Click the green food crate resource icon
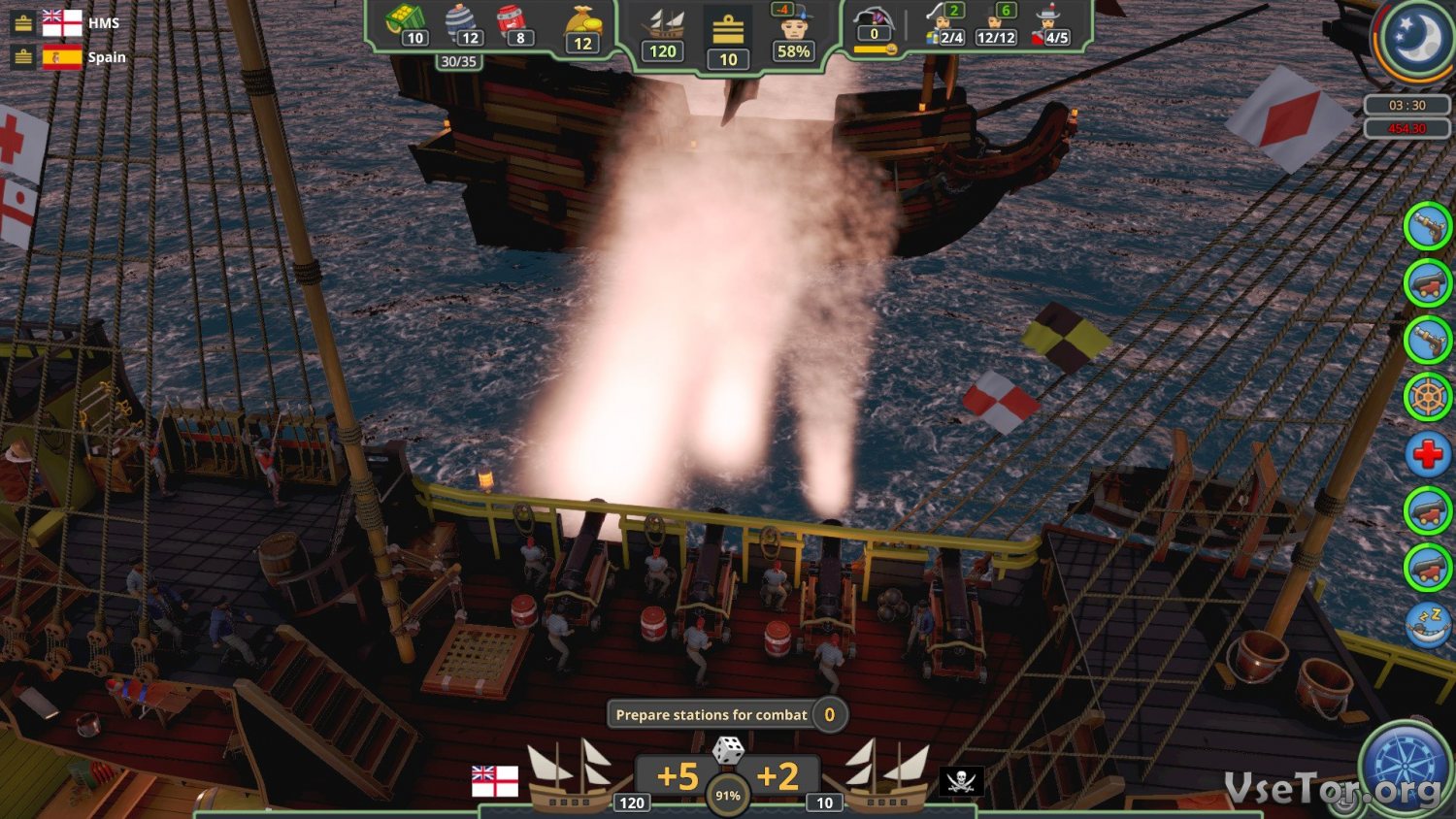The width and height of the screenshot is (1456, 819). point(406,19)
